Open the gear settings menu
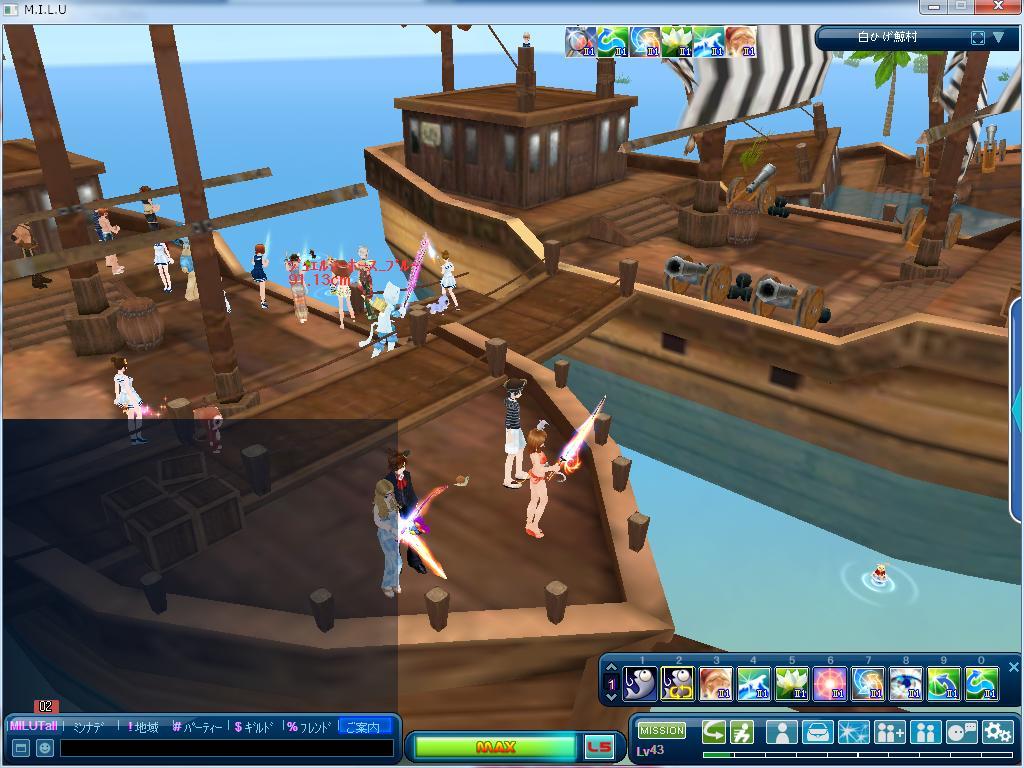This screenshot has height=768, width=1024. pos(997,733)
